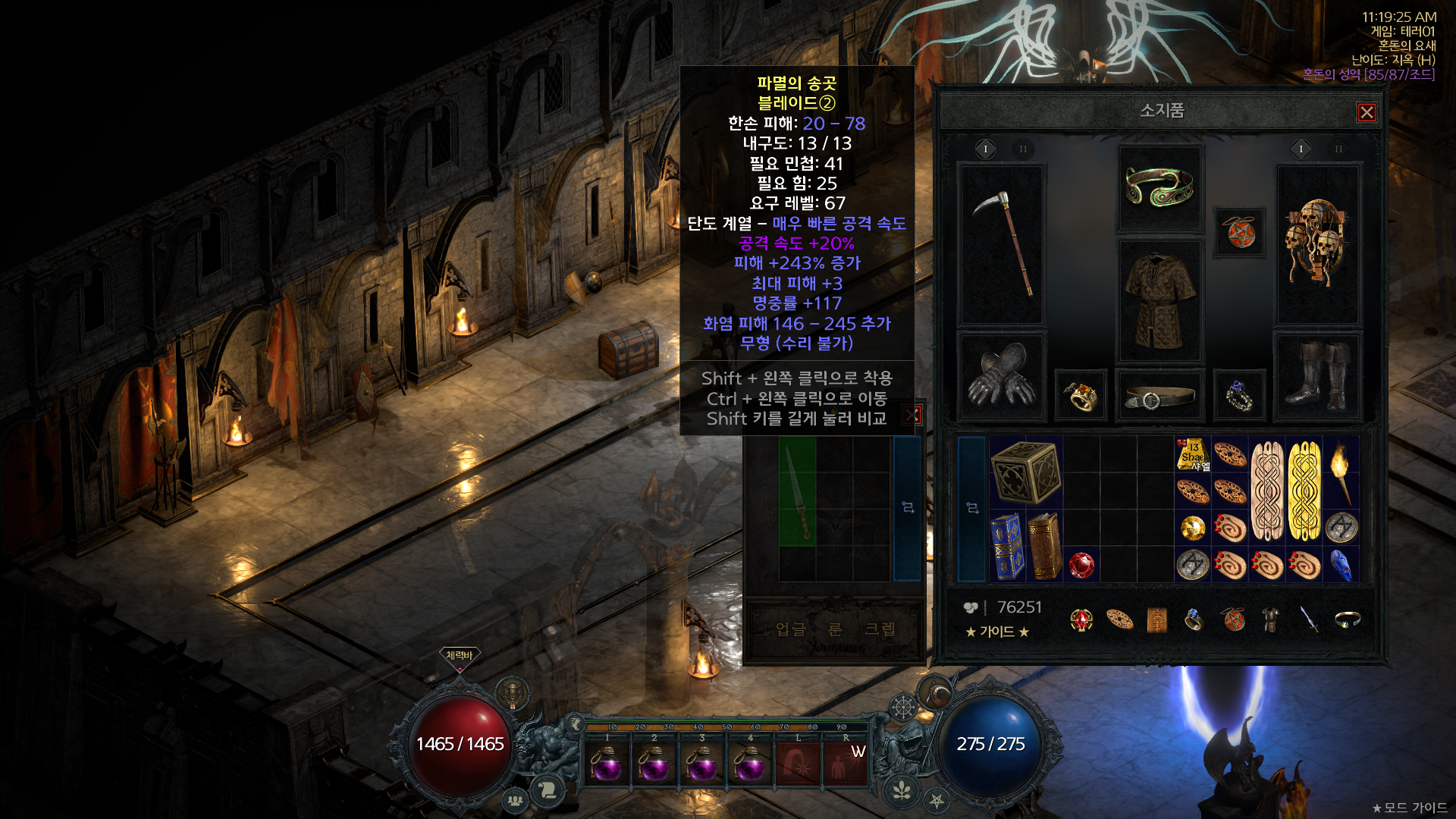The image size is (1456, 819).
Task: Pick the Horadric Cube in the inventory
Action: (1025, 472)
